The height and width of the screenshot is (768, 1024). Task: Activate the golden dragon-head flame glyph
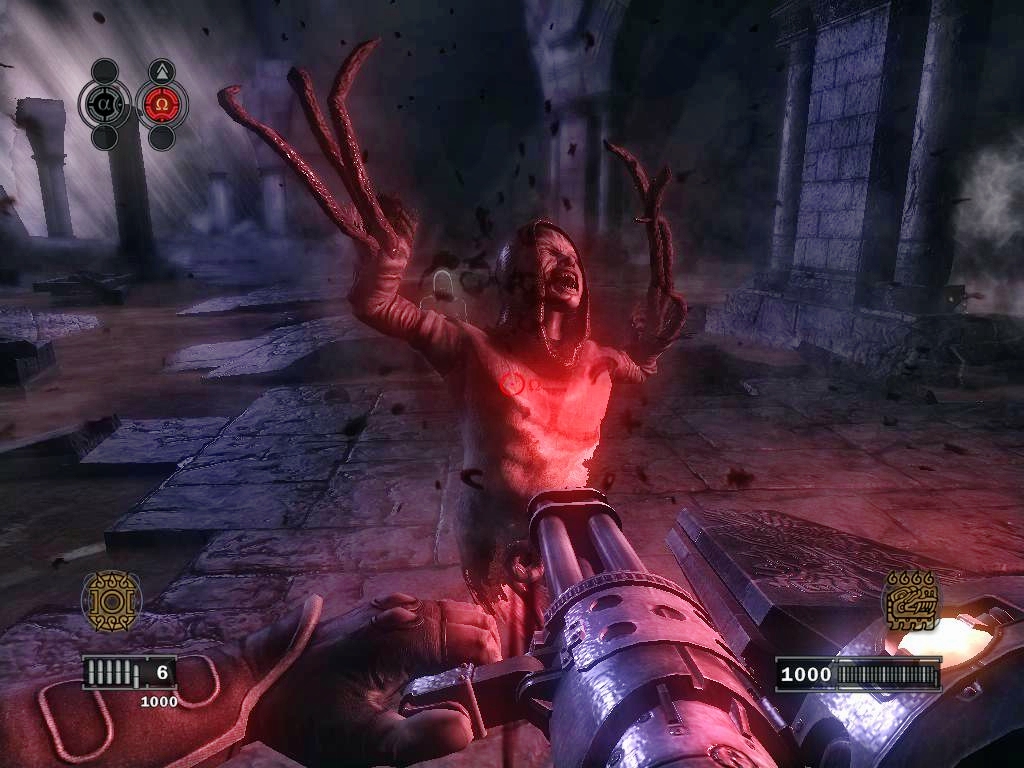click(x=911, y=601)
